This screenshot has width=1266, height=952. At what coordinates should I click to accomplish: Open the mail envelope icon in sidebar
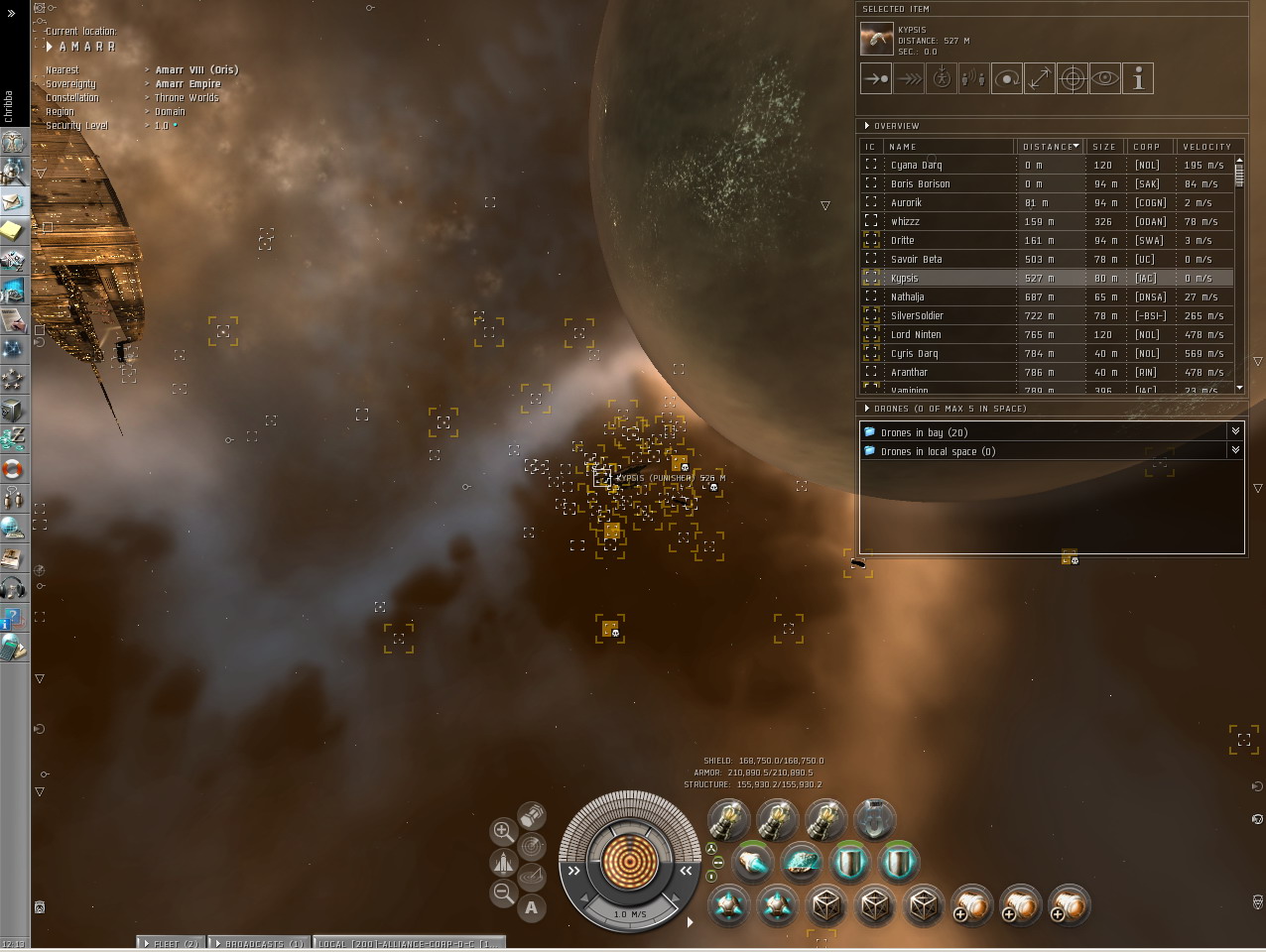pyautogui.click(x=13, y=202)
